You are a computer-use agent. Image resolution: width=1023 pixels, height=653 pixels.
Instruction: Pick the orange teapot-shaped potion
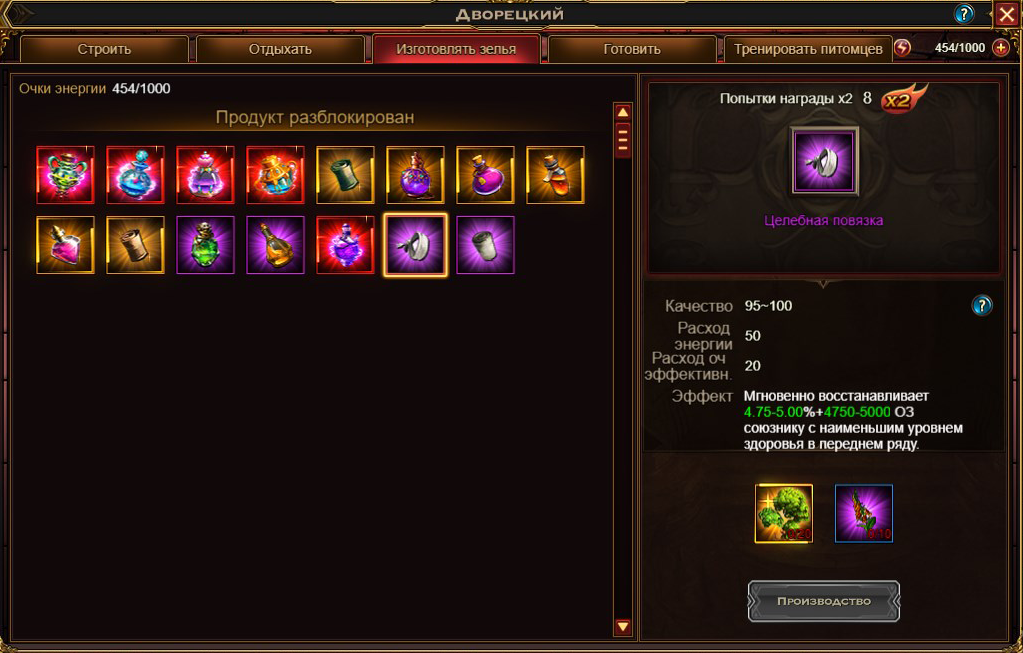(275, 175)
